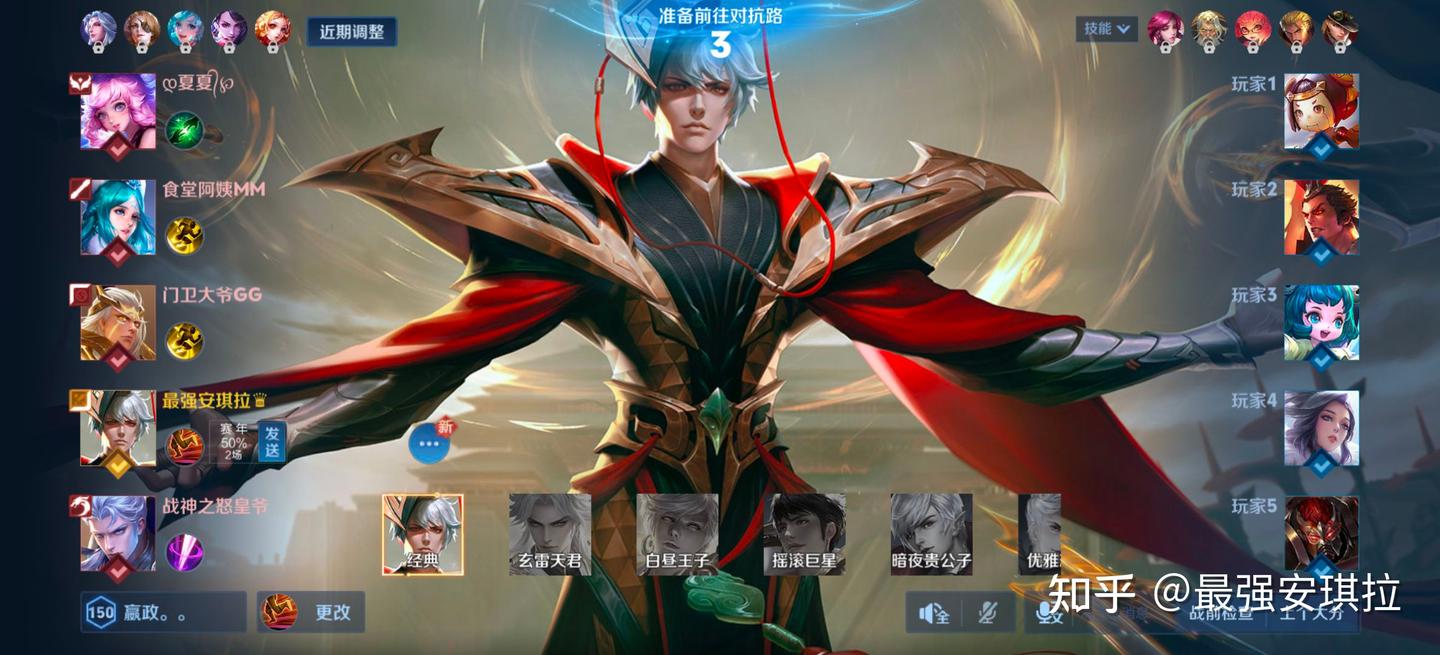Viewport: 1440px width, 655px height.
Task: Select the 摇滚巨星 skin thumbnail
Action: [804, 534]
